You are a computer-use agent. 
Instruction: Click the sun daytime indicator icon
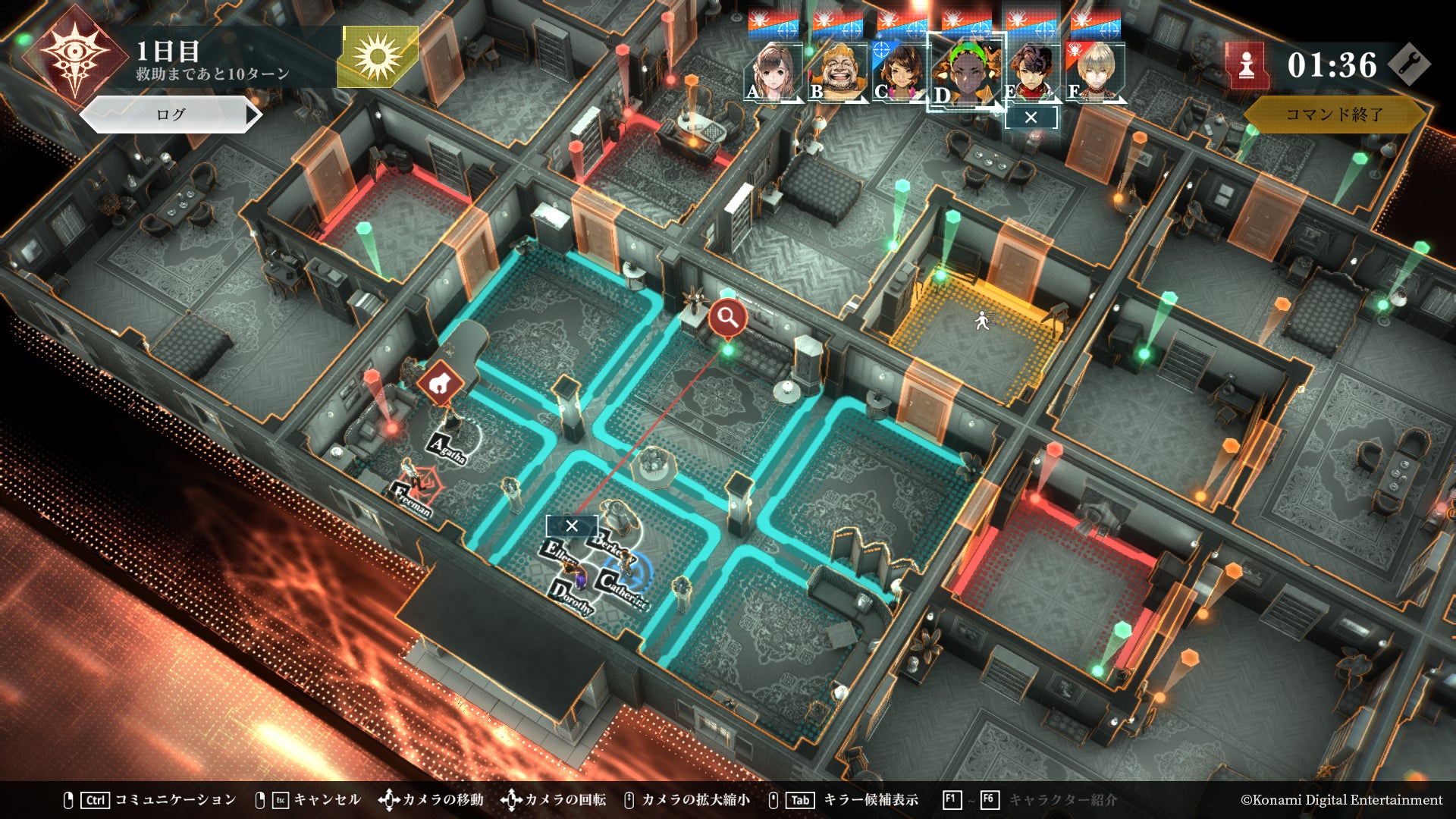click(378, 55)
